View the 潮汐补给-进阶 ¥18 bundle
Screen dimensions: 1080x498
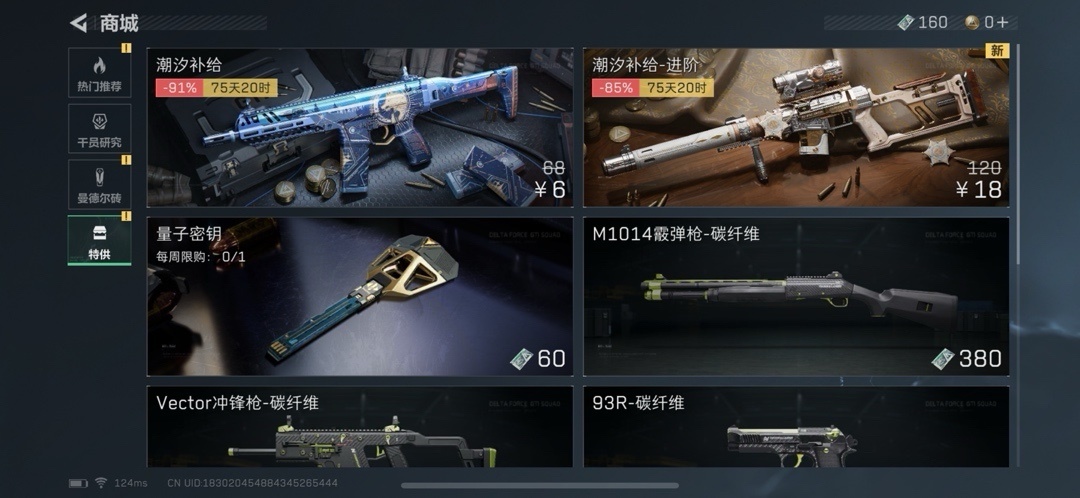796,128
